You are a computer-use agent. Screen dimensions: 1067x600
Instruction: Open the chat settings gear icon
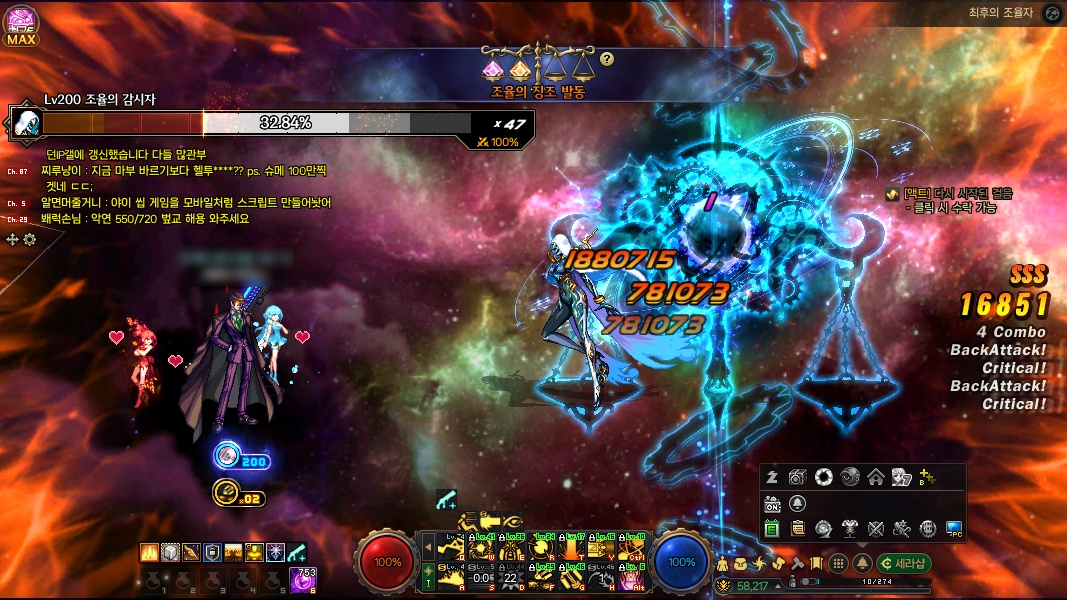30,239
